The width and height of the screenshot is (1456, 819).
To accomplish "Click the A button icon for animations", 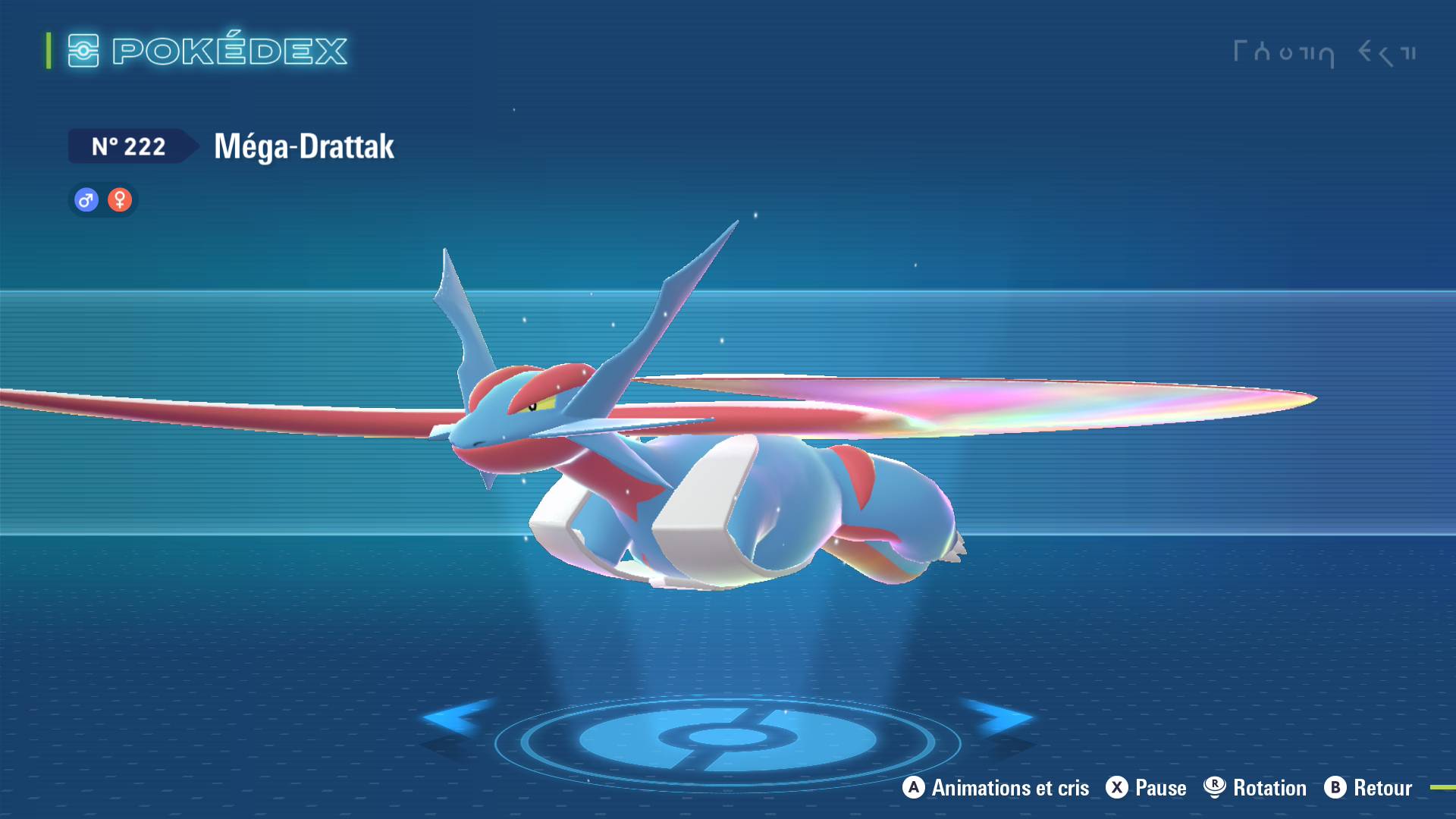I will 912,788.
